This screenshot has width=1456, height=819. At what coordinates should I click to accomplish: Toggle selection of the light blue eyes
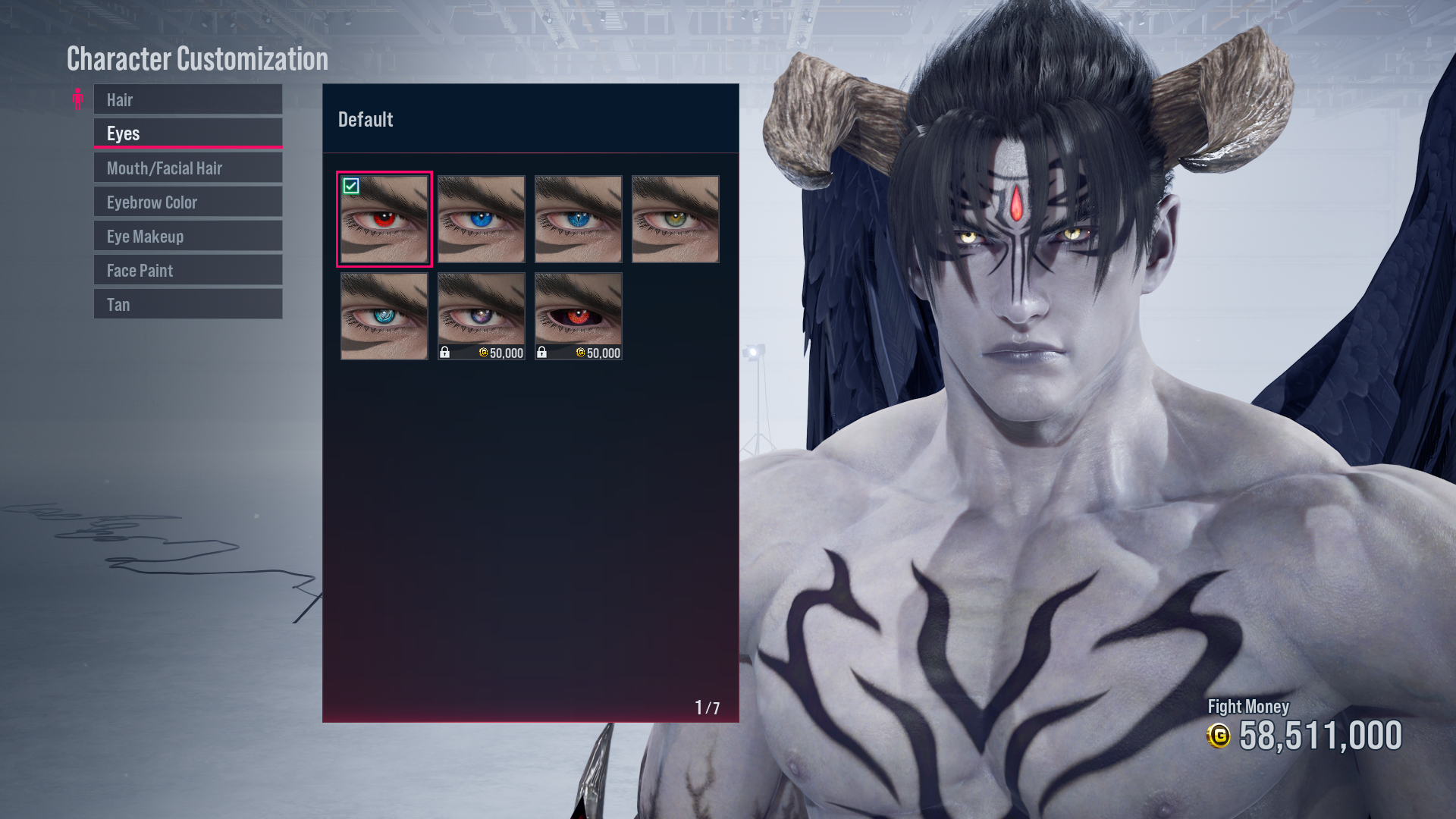(x=384, y=317)
